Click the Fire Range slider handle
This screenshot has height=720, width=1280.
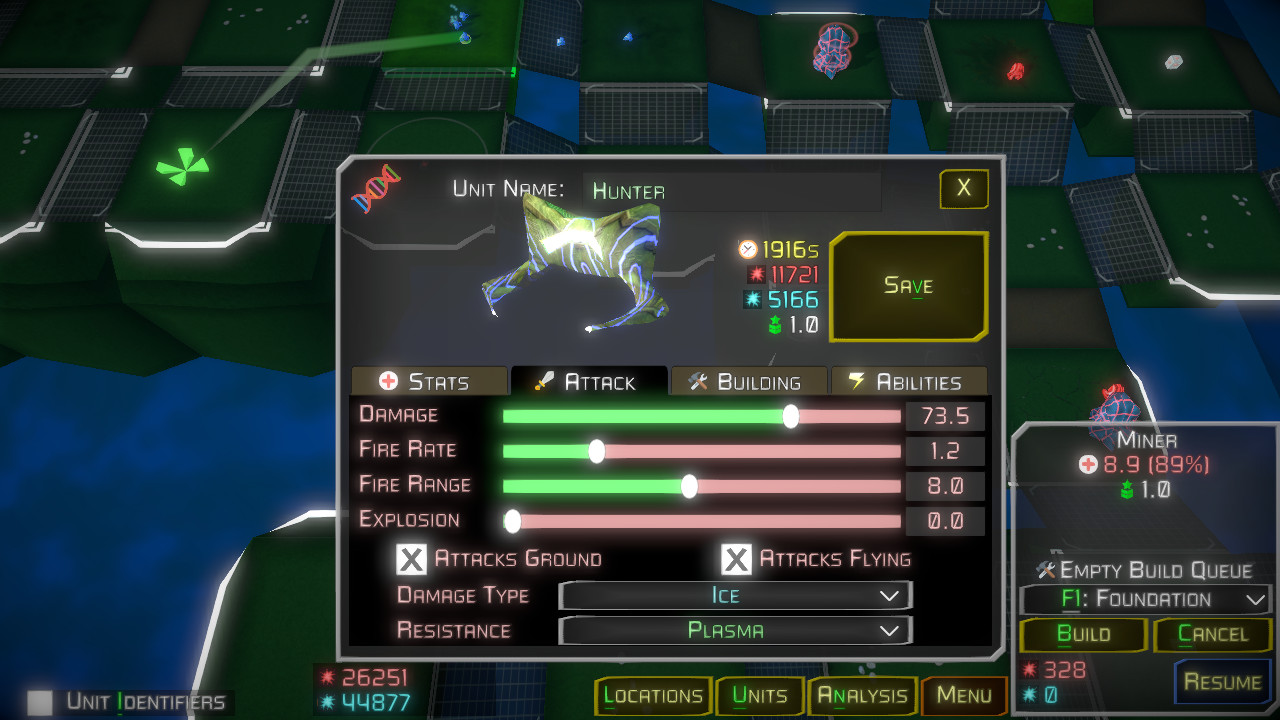(689, 486)
